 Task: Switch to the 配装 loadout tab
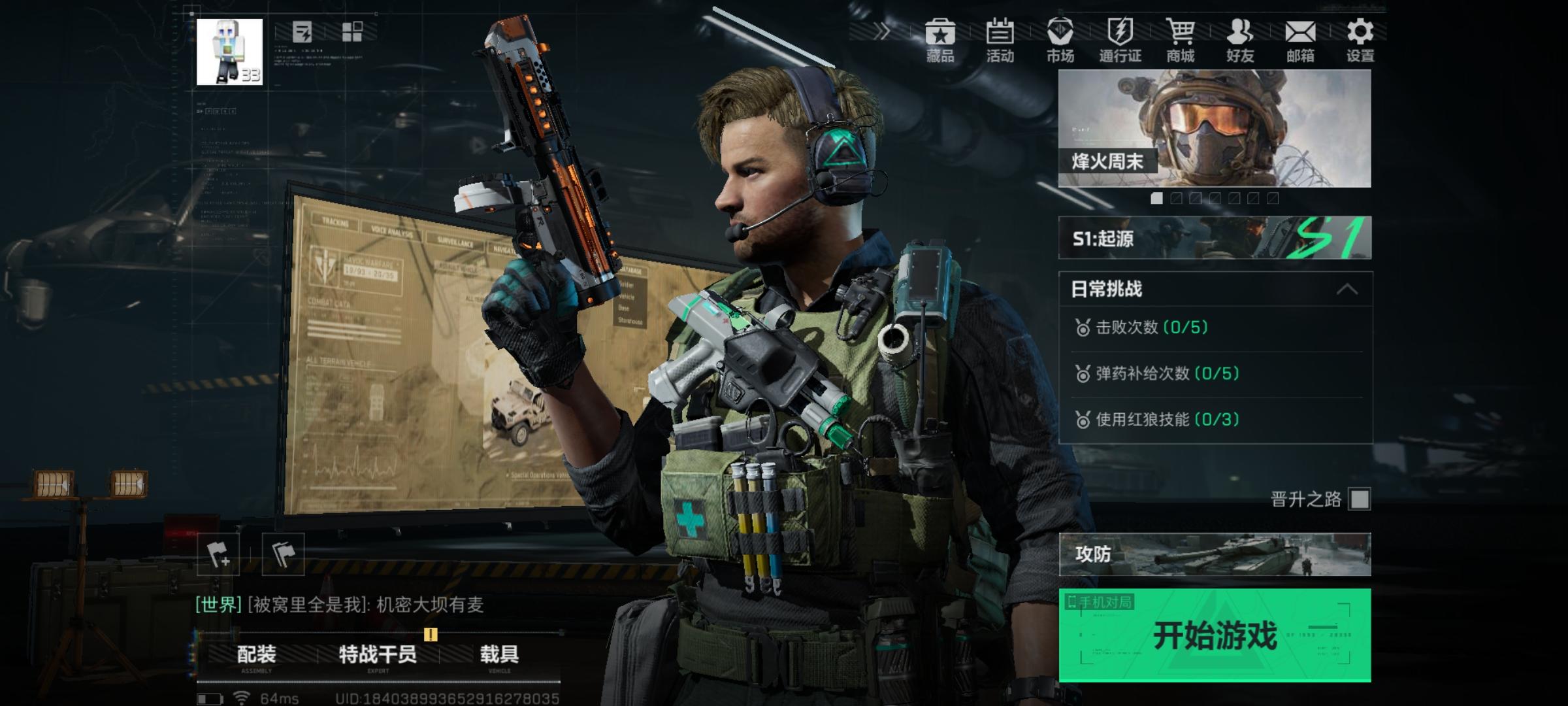click(x=256, y=655)
